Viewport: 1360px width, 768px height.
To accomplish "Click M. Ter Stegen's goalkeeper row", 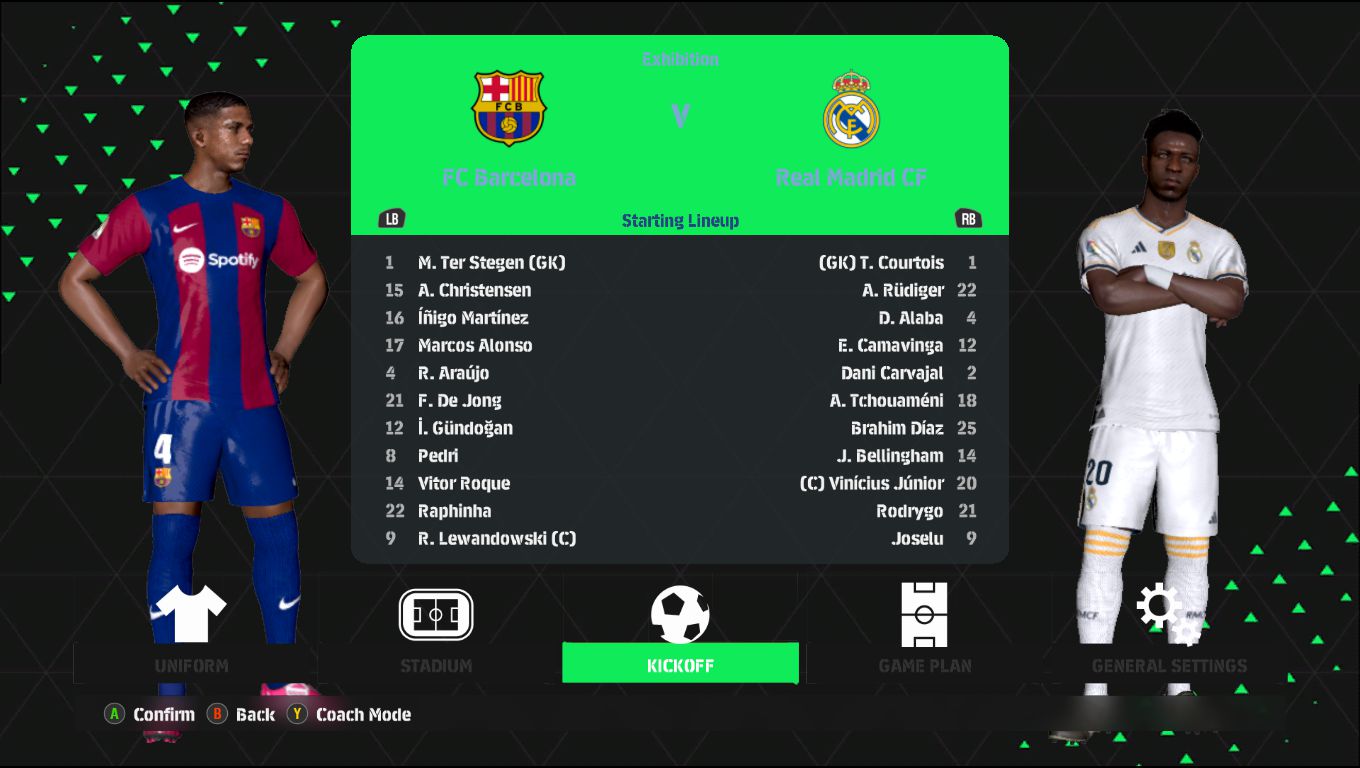I will (x=491, y=263).
